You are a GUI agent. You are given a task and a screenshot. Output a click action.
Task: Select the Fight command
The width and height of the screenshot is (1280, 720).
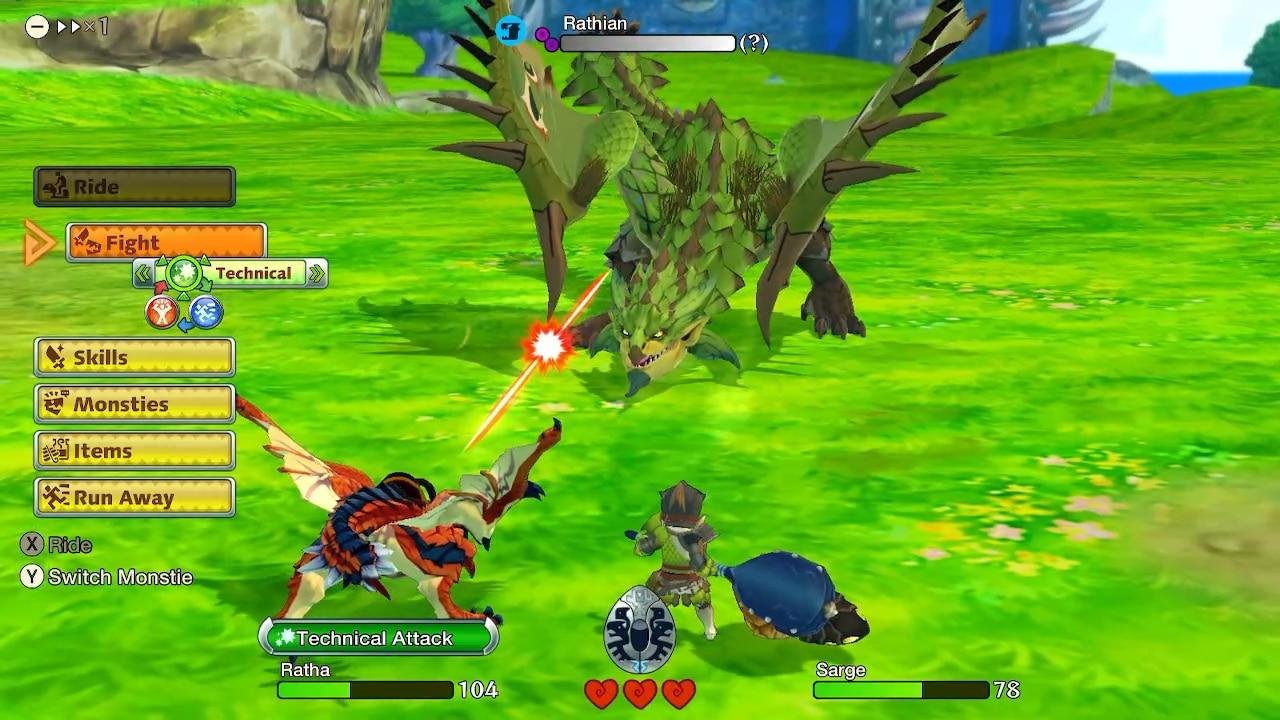click(x=166, y=243)
